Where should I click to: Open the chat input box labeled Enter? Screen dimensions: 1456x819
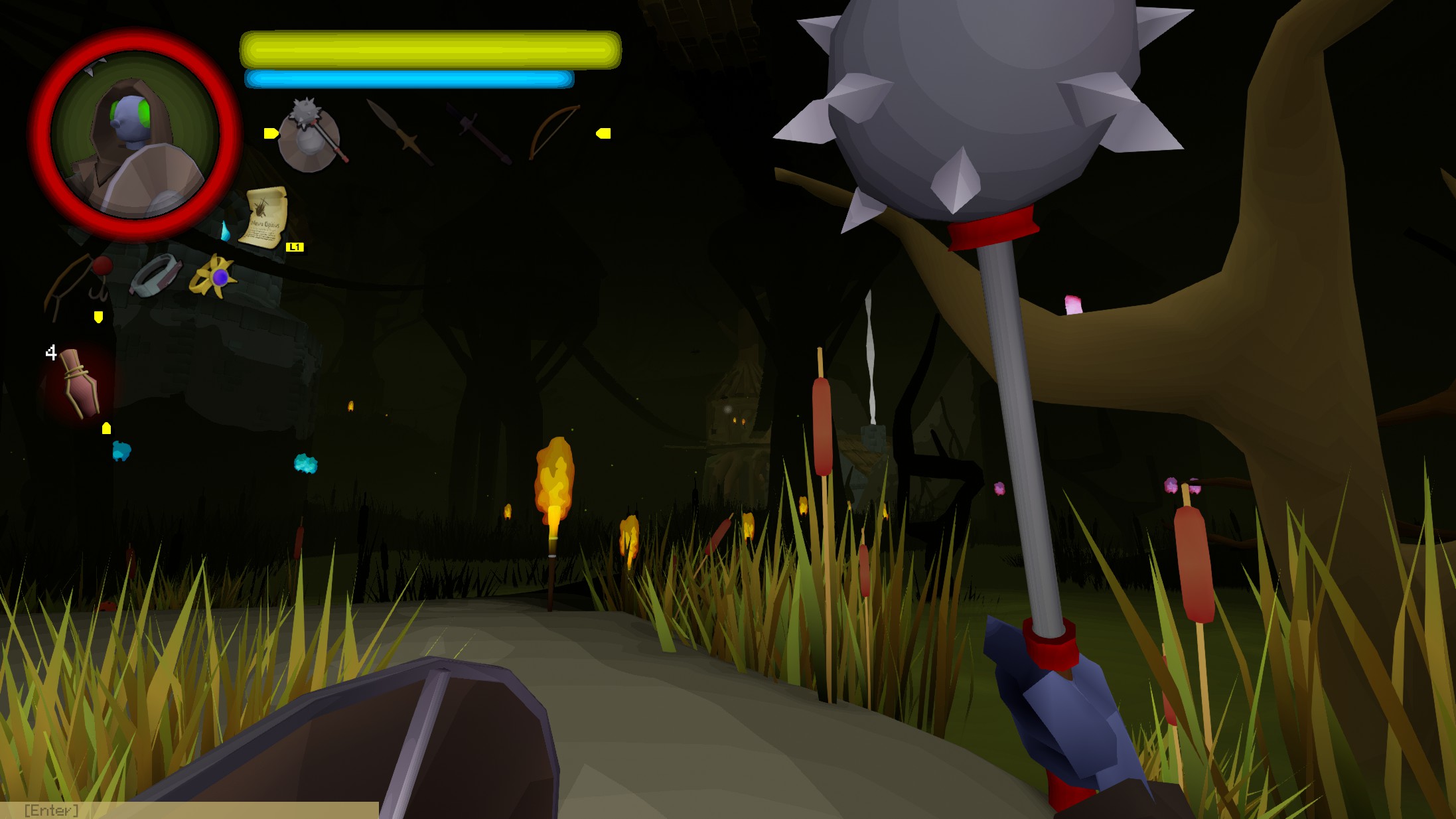tap(189, 810)
